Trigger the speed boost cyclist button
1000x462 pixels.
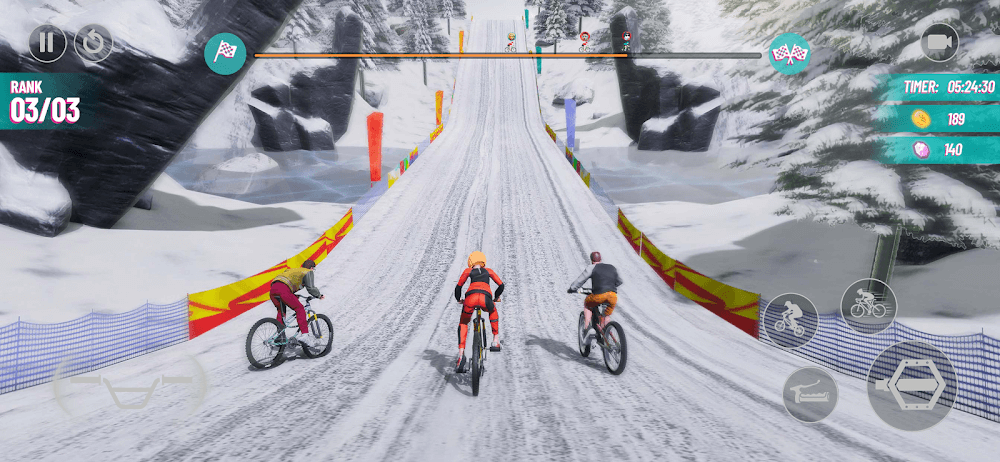pos(868,305)
